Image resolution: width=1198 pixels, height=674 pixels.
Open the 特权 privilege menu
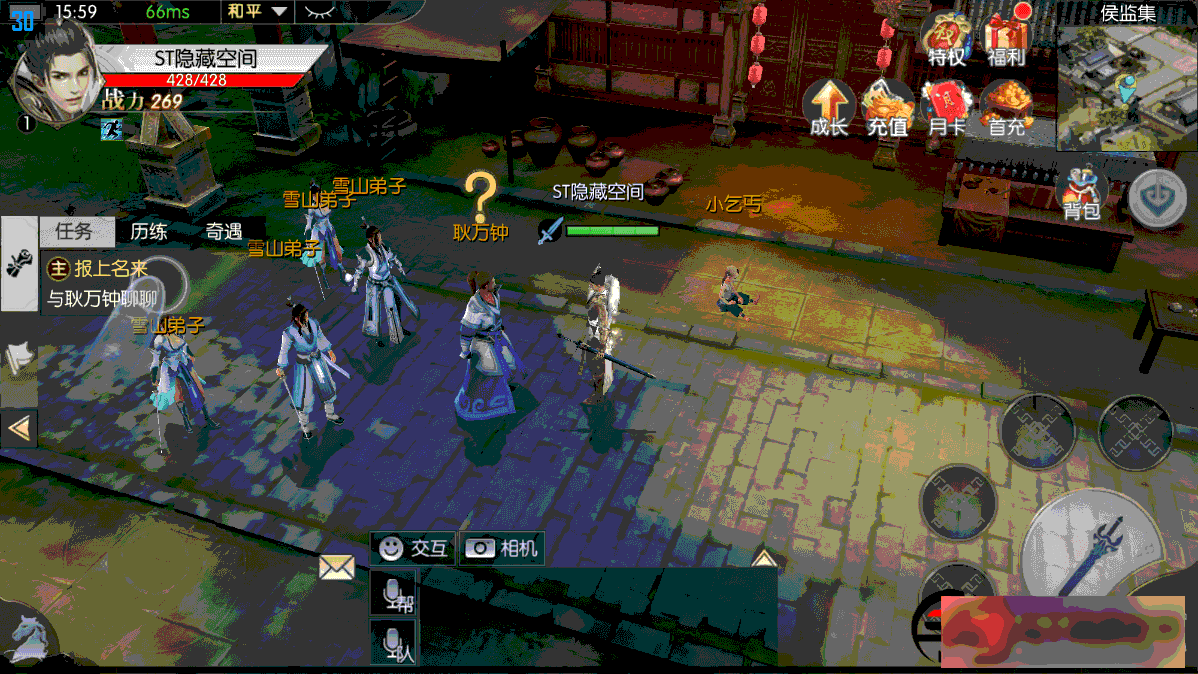click(x=946, y=41)
